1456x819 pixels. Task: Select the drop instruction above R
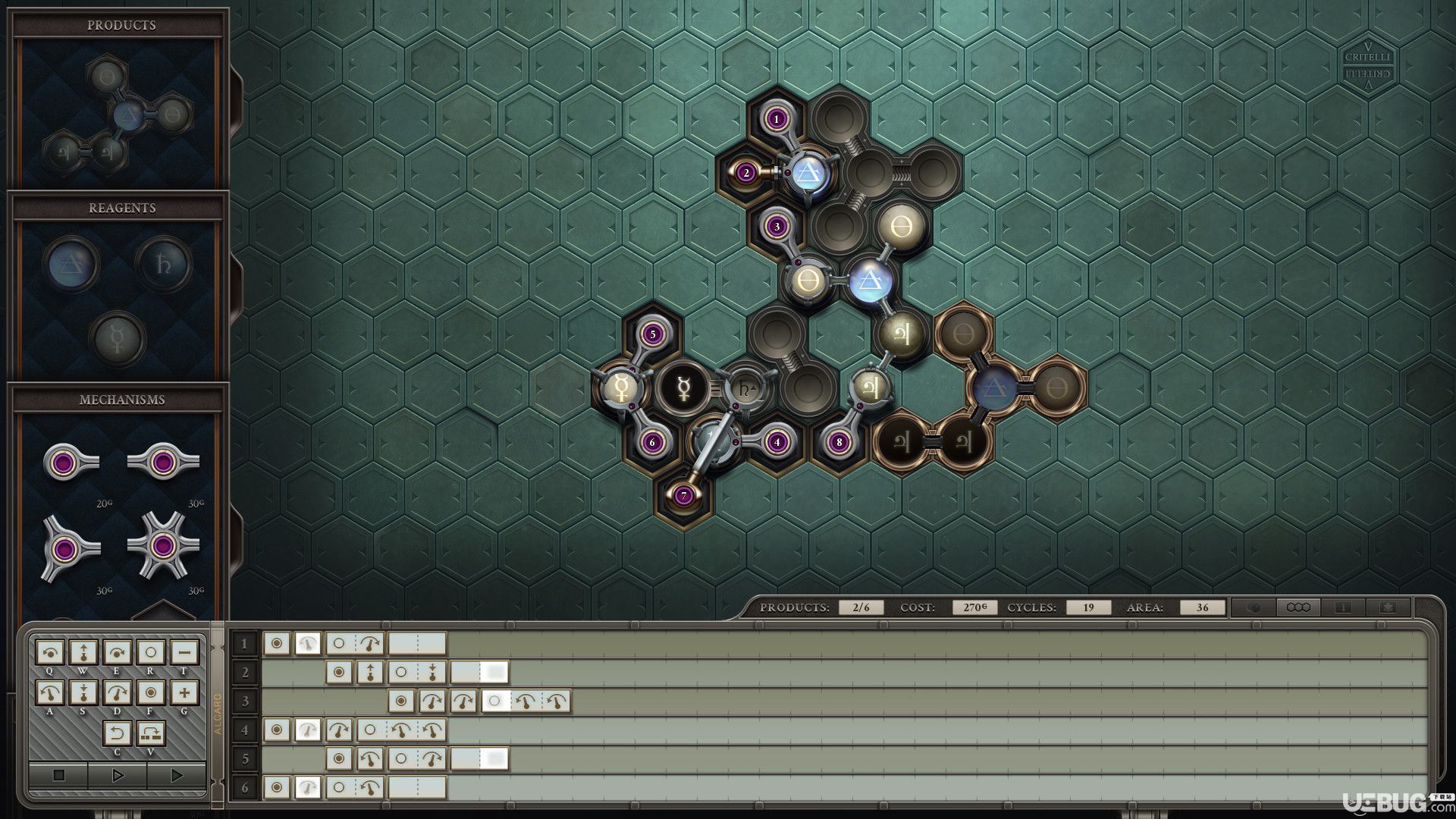coord(150,652)
